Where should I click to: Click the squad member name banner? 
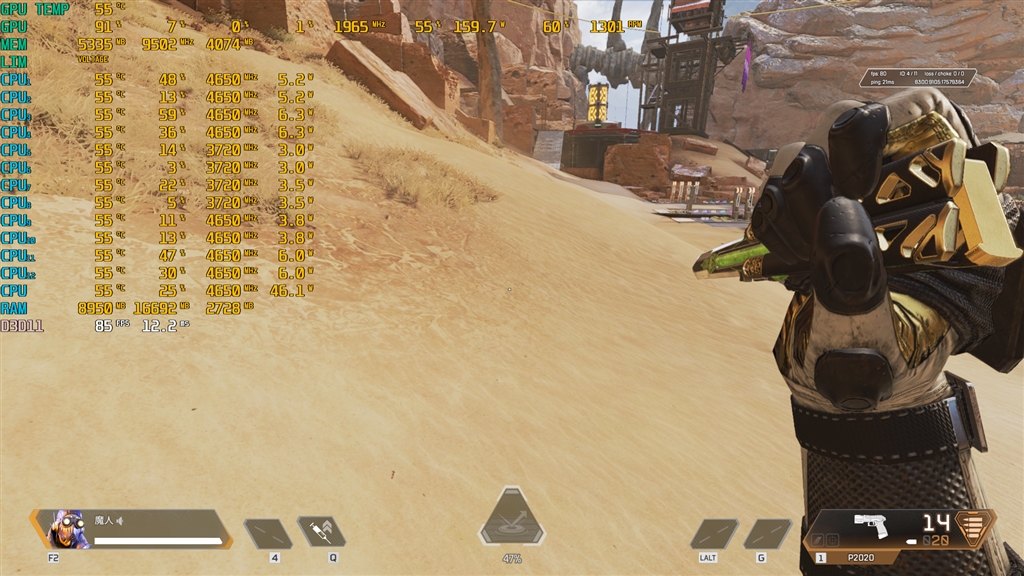pos(158,529)
